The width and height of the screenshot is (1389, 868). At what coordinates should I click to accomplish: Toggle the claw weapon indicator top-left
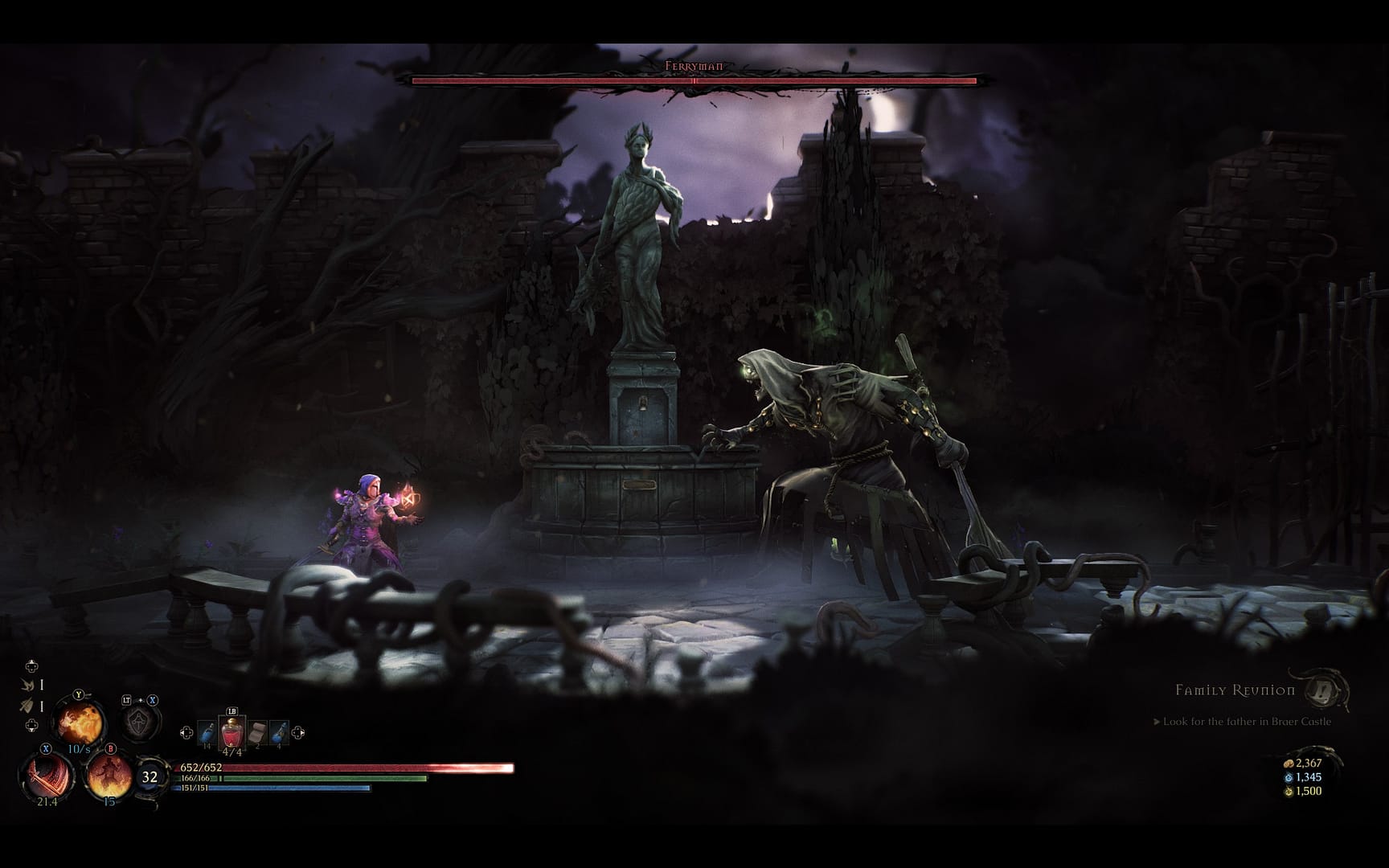point(28,683)
